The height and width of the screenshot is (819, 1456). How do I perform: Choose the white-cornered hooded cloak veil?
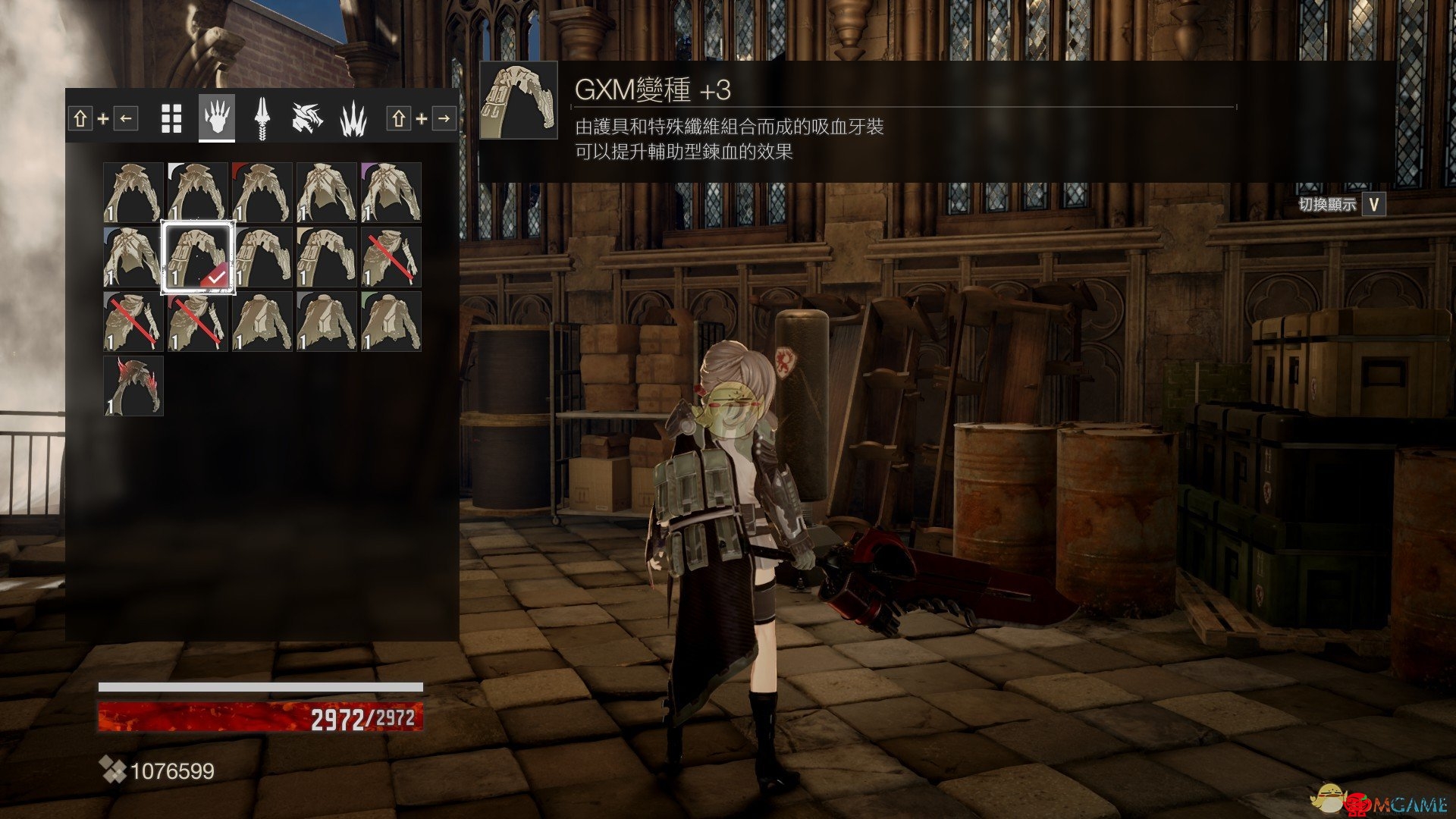coord(198,193)
